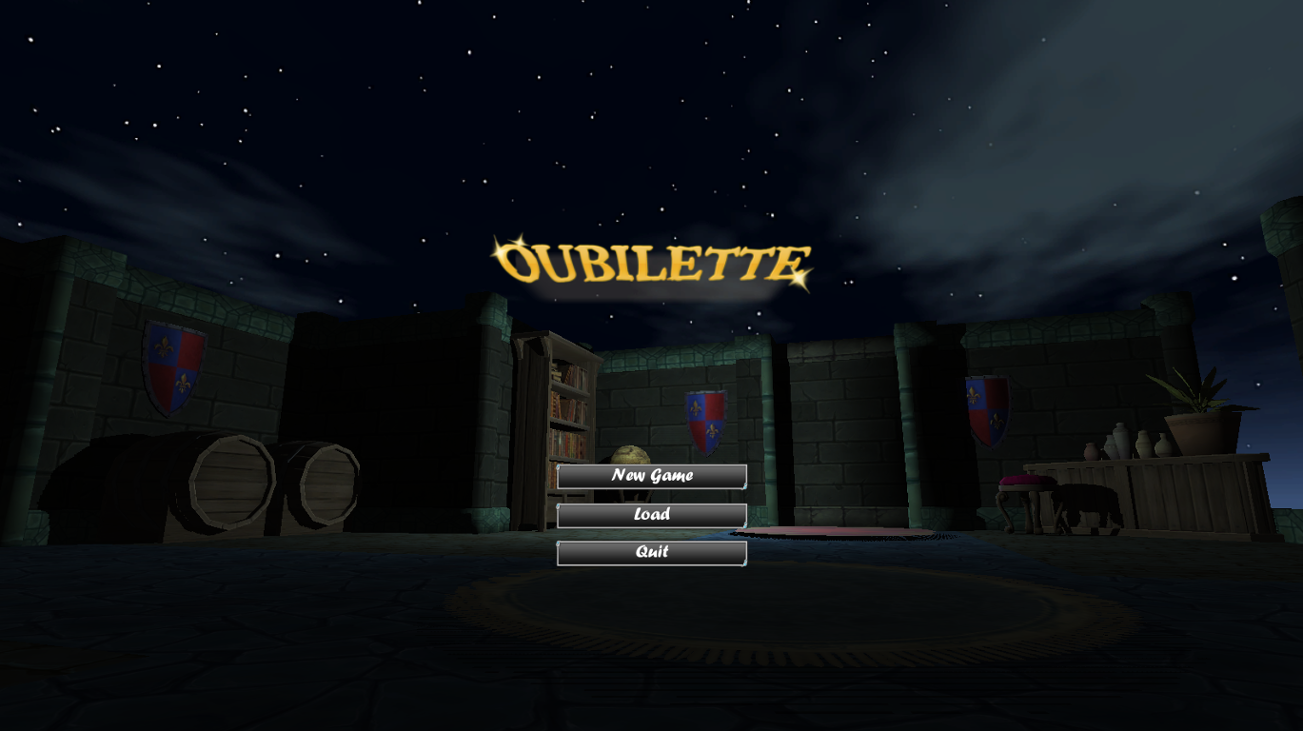Click the large wooden barrel
Screen dimensions: 1303x731
(x=230, y=480)
